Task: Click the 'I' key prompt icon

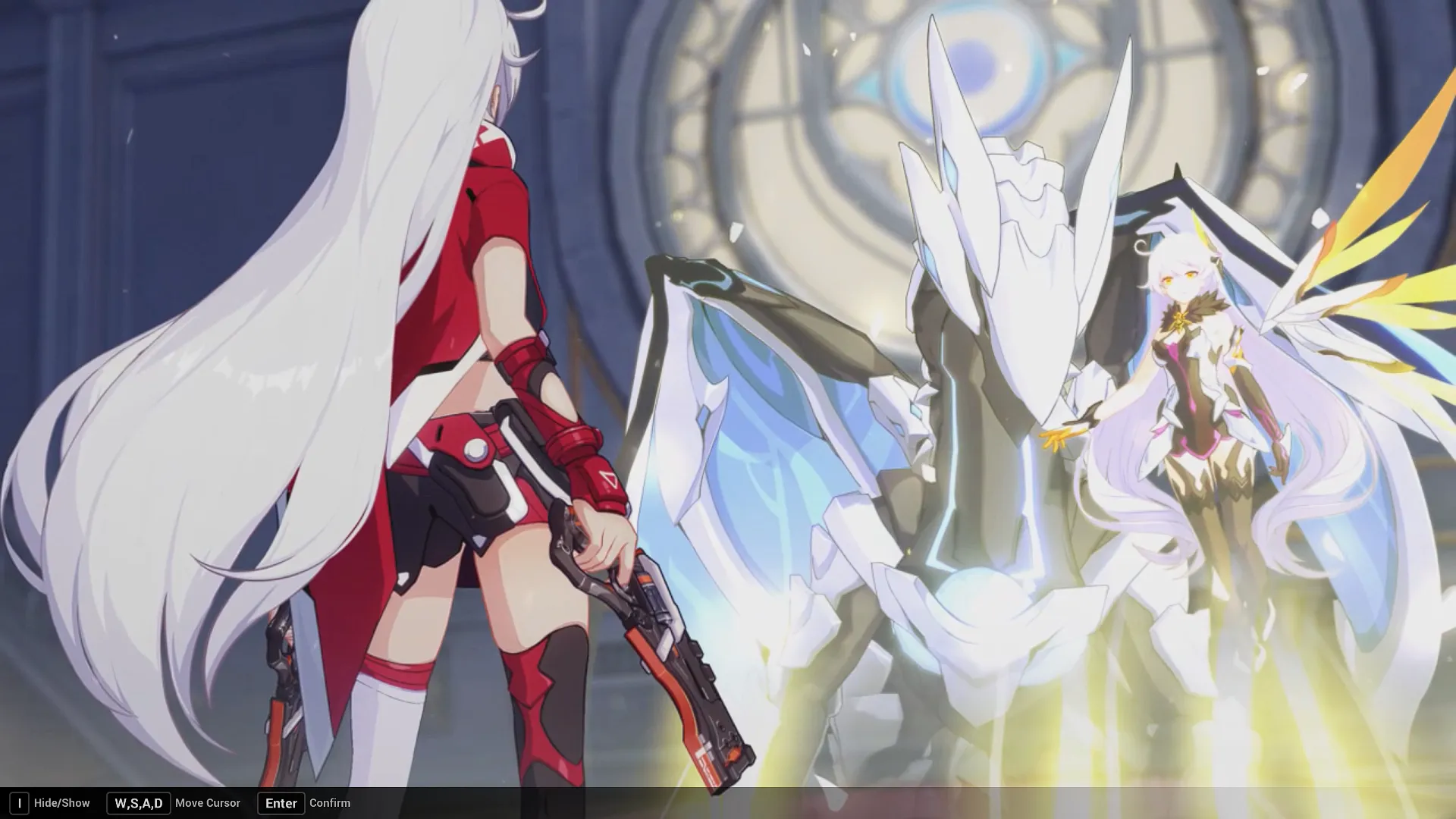Action: [x=20, y=802]
